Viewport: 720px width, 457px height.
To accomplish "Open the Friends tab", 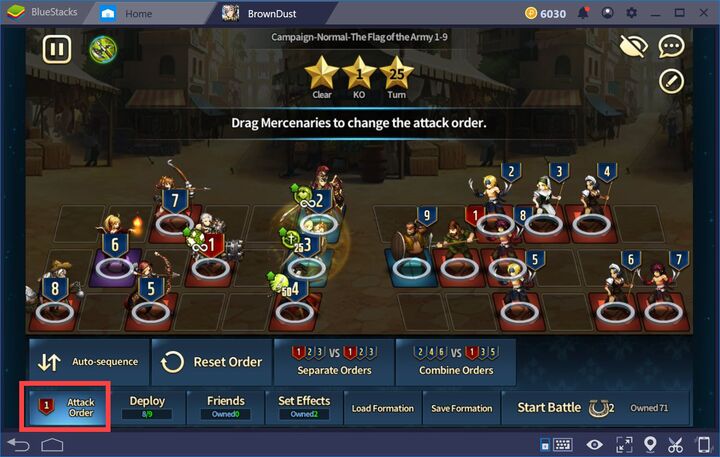I will point(225,407).
